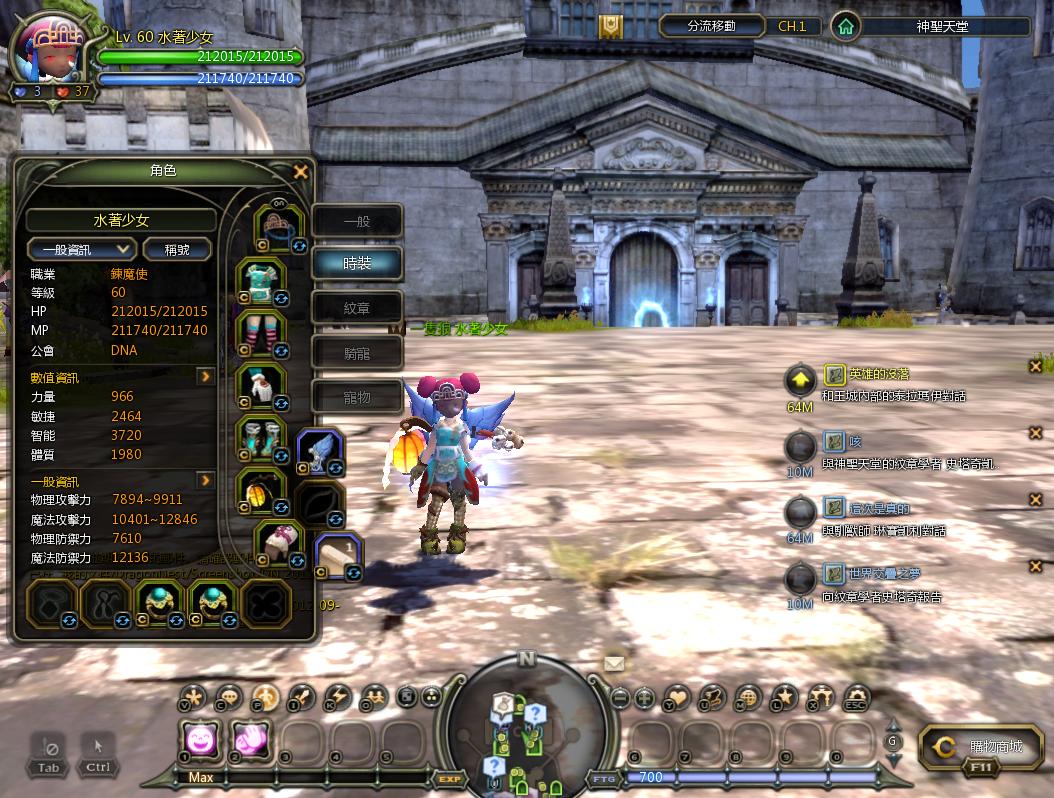Viewport: 1054px width, 798px height.
Task: Click the 稱號 title button
Action: click(x=177, y=249)
